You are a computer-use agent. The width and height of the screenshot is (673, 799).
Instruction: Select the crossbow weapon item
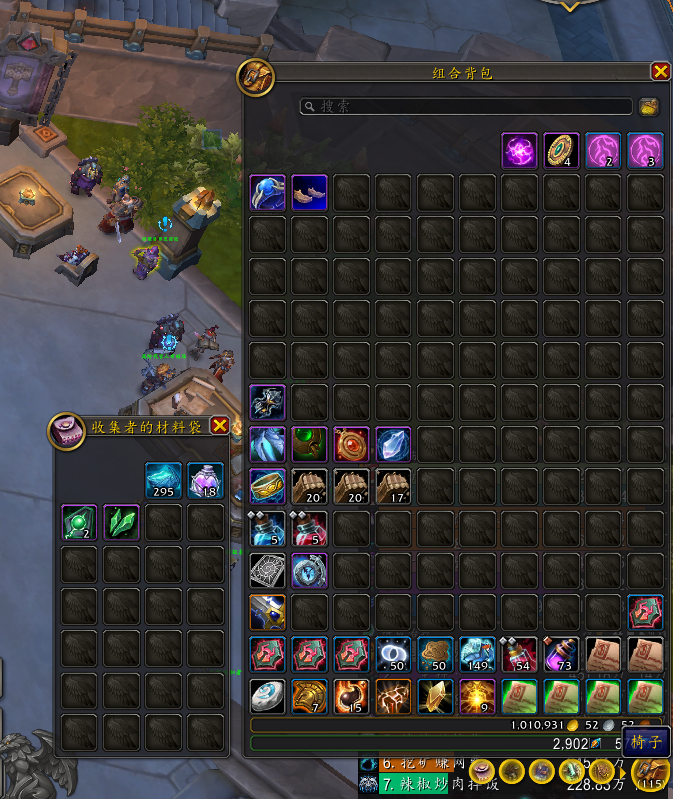pos(267,403)
